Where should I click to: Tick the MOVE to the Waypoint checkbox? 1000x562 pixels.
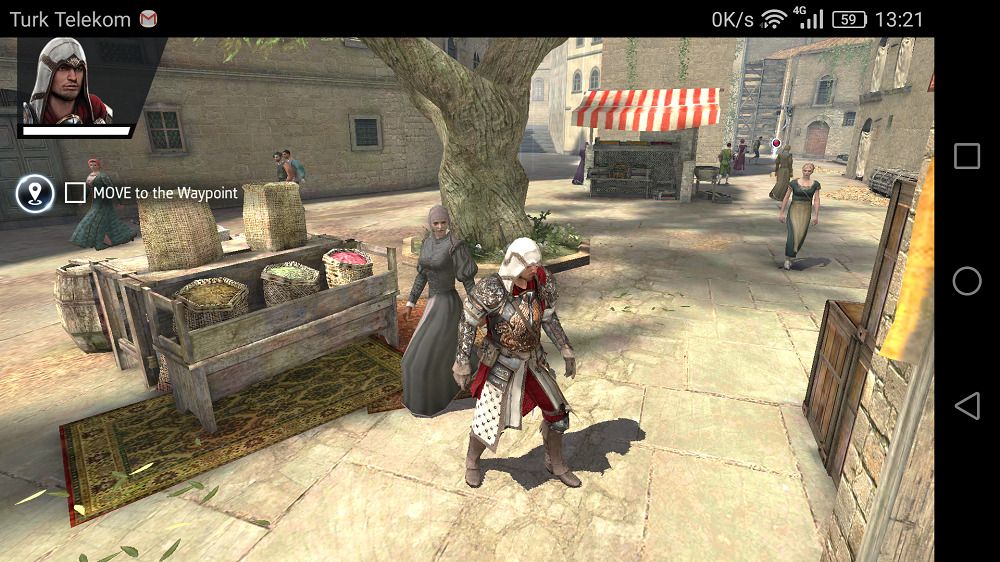pyautogui.click(x=75, y=193)
